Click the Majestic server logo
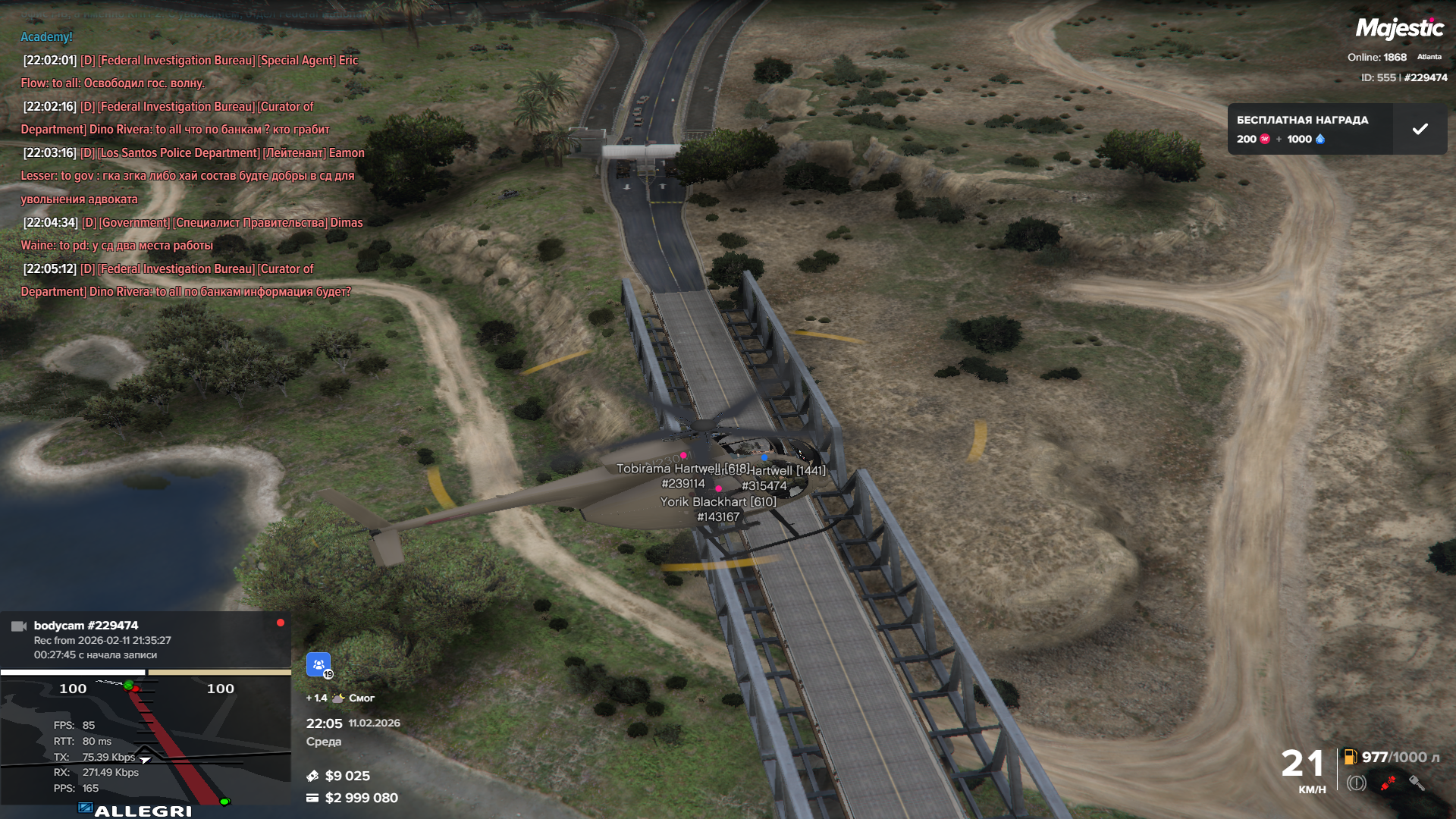This screenshot has height=819, width=1456. click(x=1399, y=29)
